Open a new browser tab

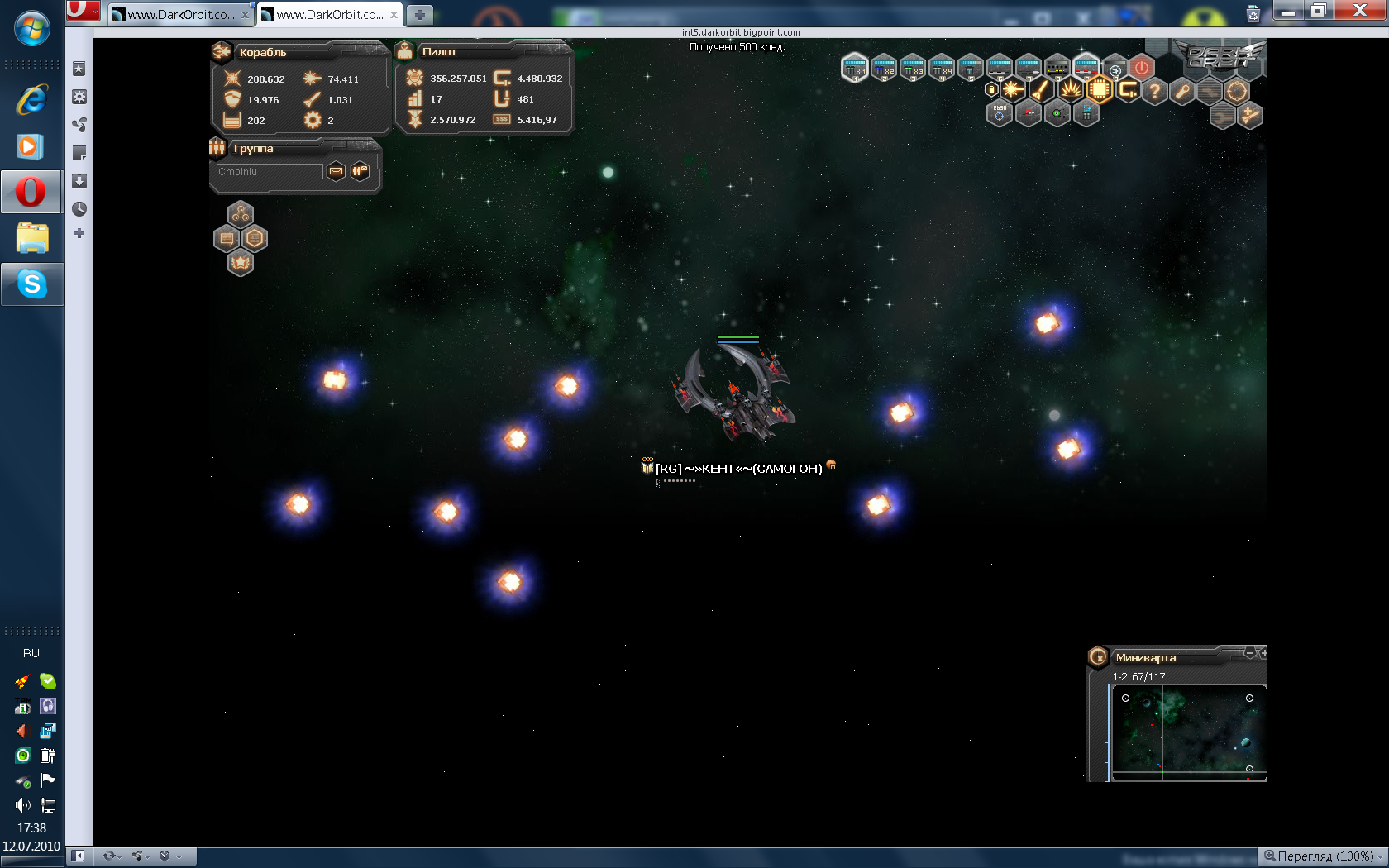[420, 14]
